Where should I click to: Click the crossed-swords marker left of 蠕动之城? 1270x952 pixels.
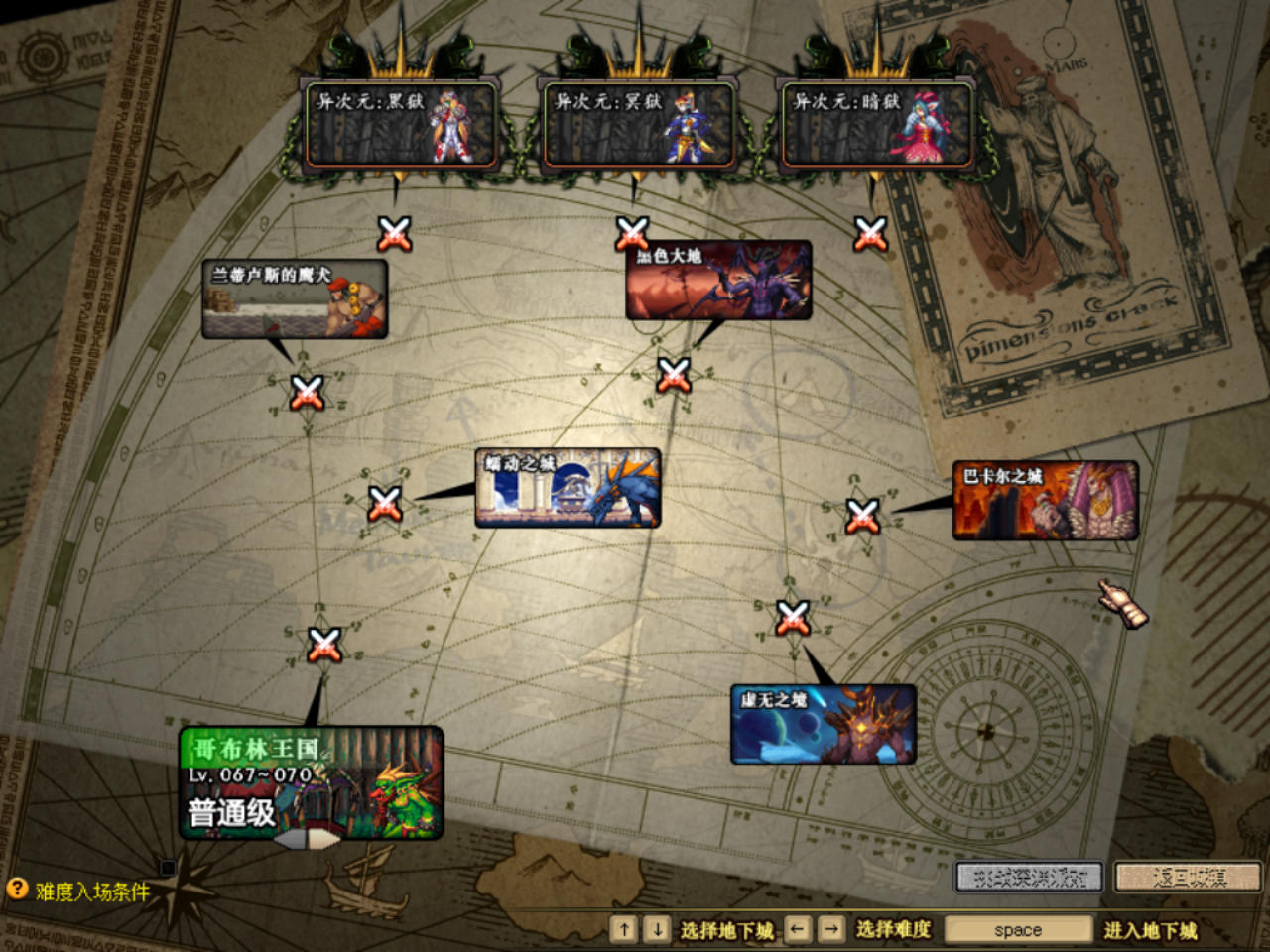385,503
